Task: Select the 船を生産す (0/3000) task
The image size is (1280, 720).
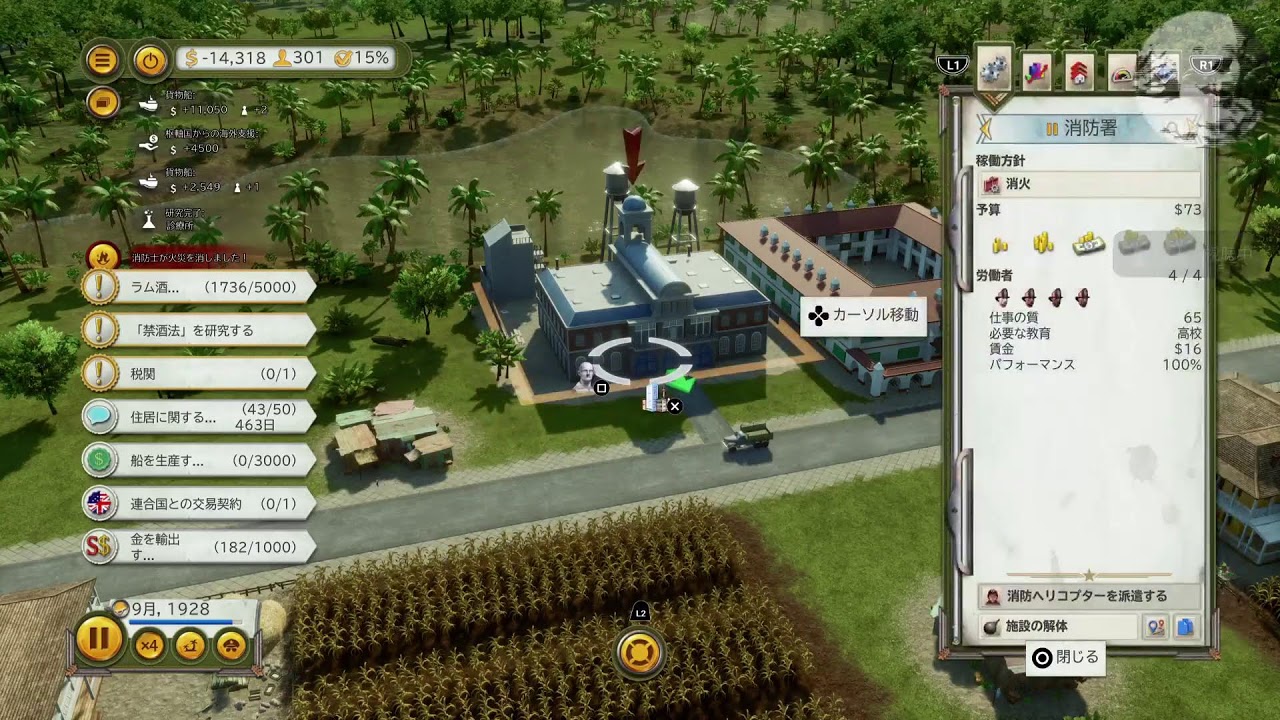Action: point(200,461)
